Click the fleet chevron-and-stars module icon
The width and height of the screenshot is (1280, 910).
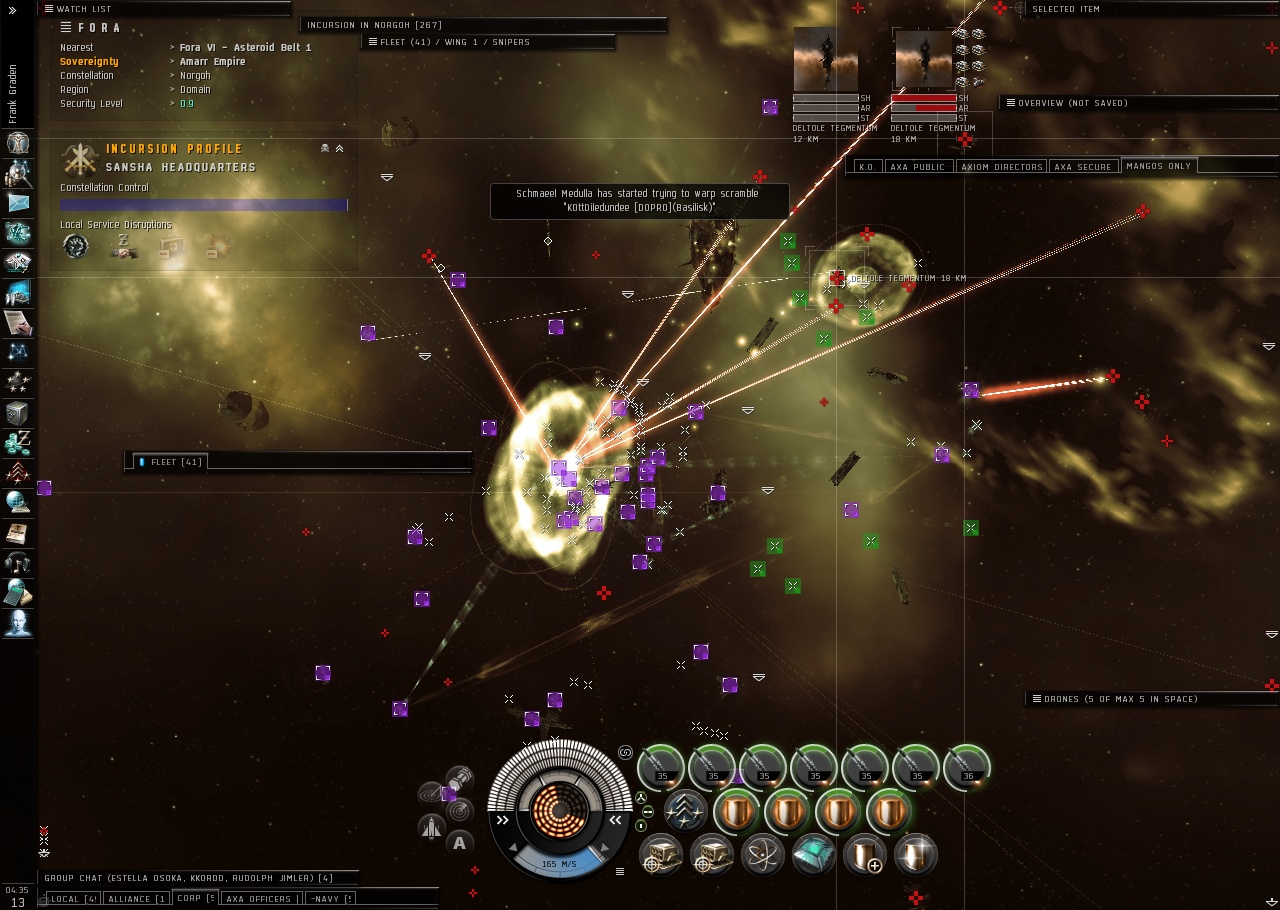(686, 810)
